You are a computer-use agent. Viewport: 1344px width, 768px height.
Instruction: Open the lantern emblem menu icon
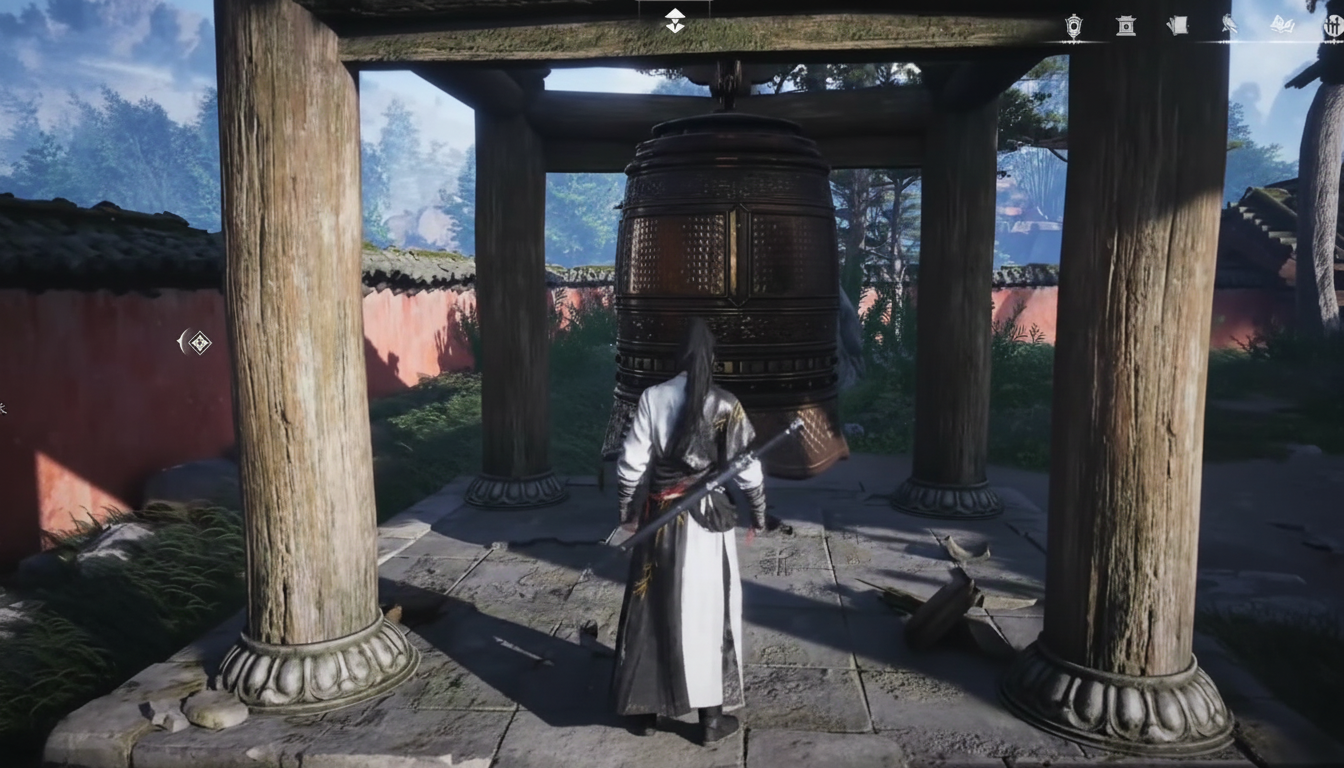click(x=1073, y=27)
